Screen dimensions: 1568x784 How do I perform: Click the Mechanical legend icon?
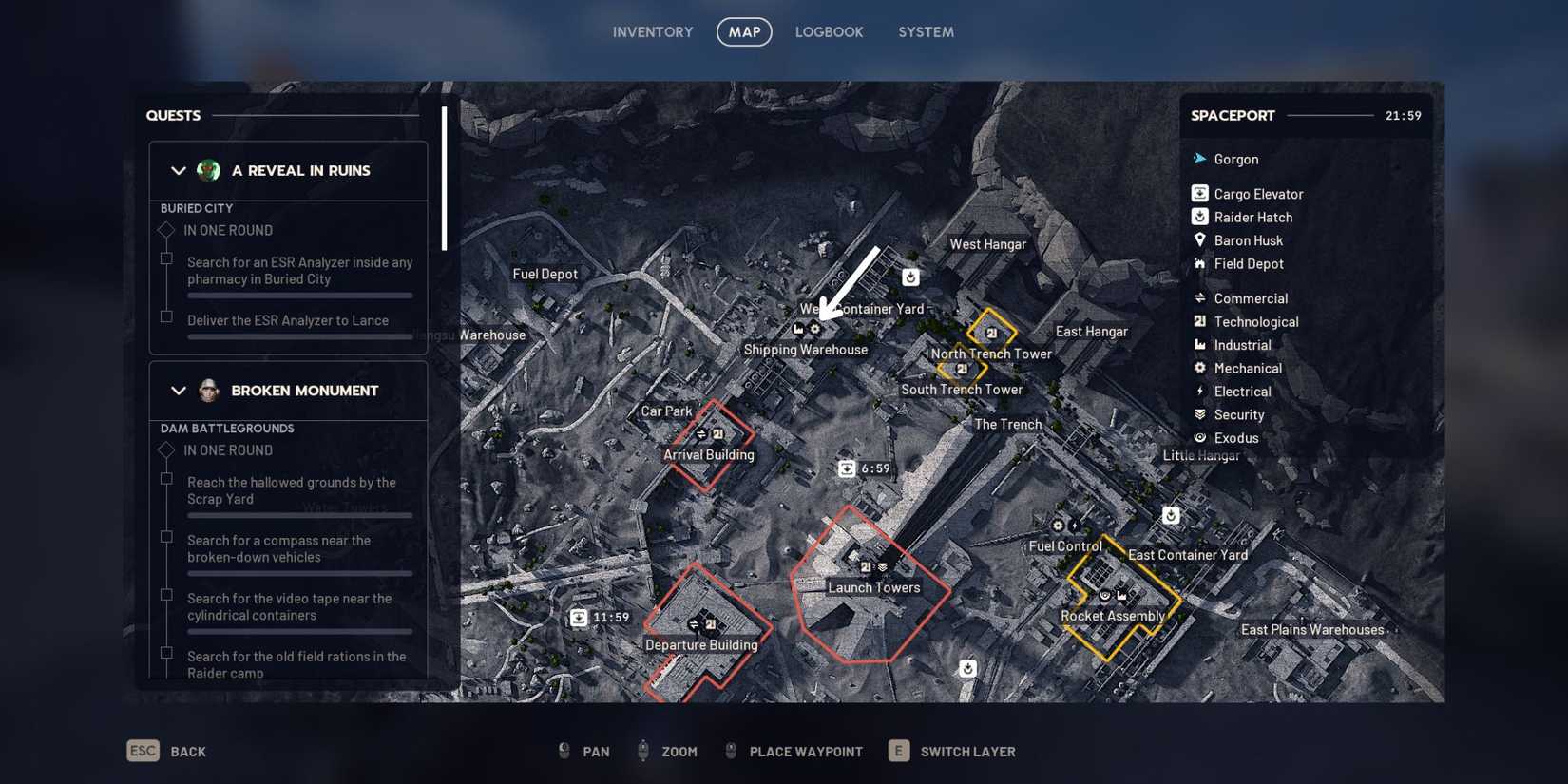pos(1198,368)
